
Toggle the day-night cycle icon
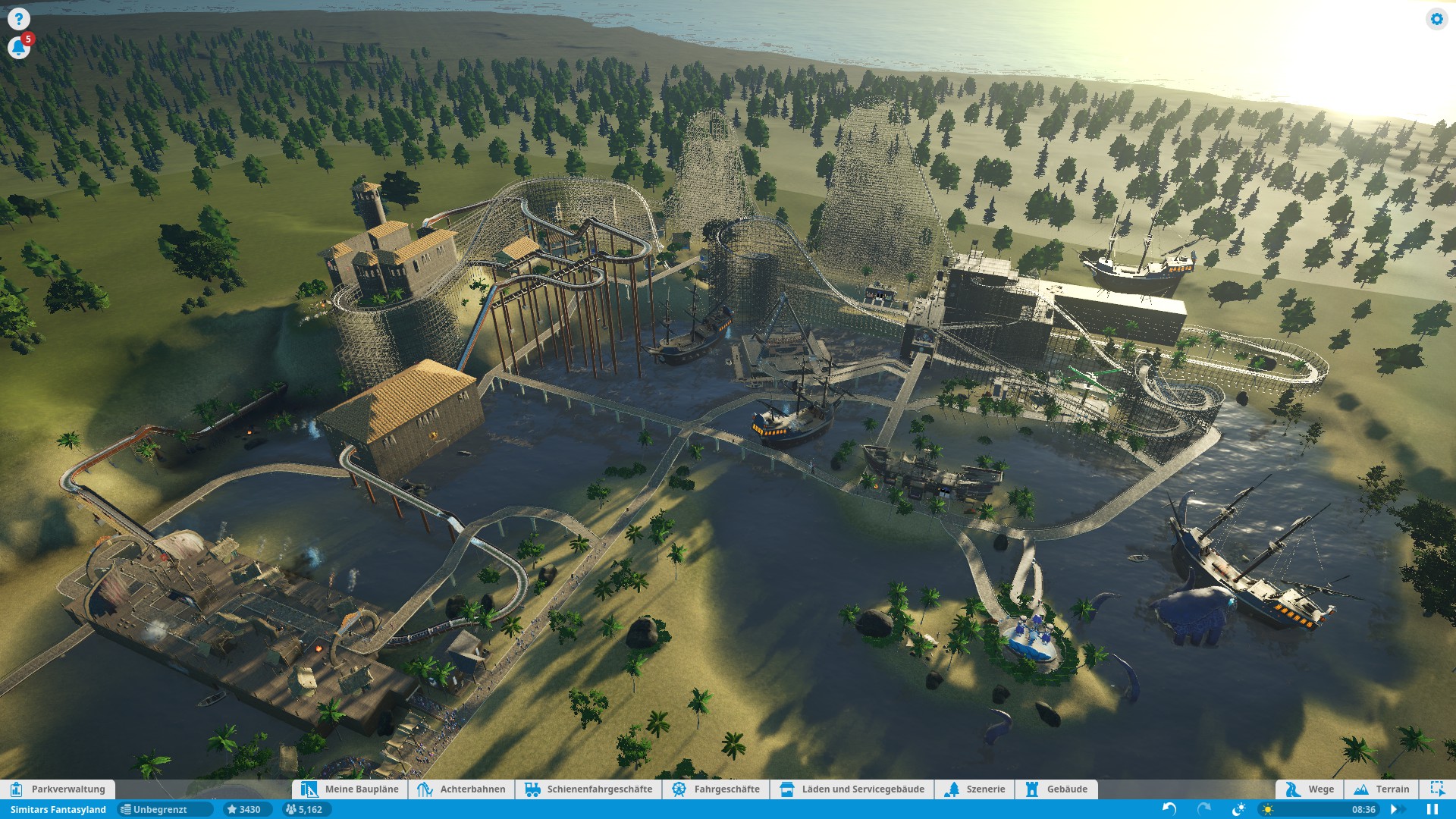click(x=1239, y=809)
